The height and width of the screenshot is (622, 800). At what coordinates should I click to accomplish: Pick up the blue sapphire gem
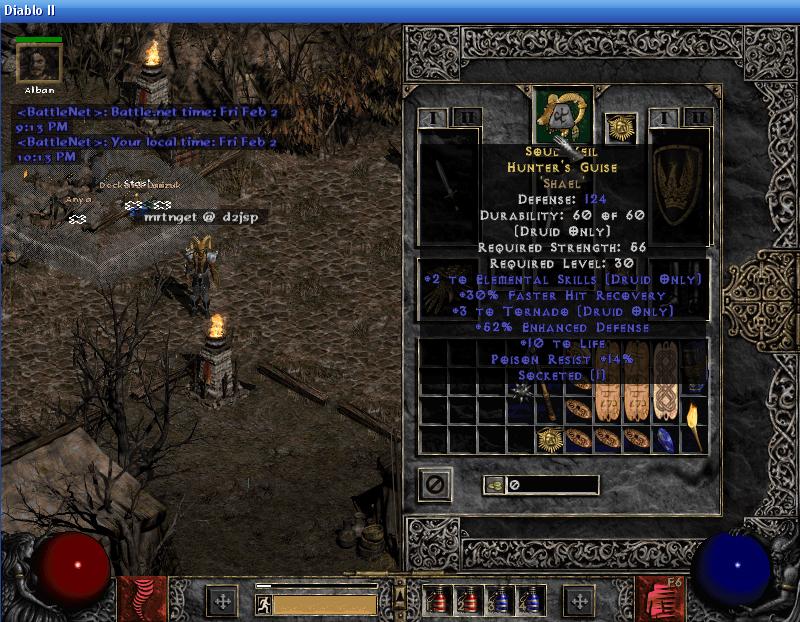point(665,440)
